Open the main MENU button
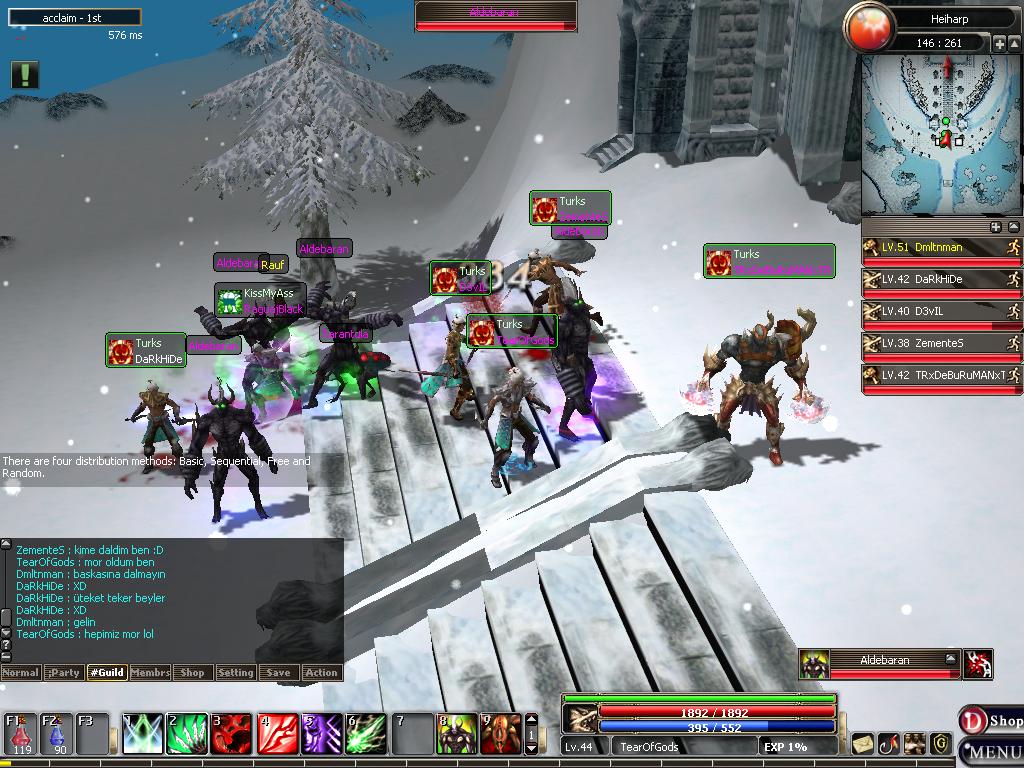This screenshot has width=1024, height=768. point(993,752)
